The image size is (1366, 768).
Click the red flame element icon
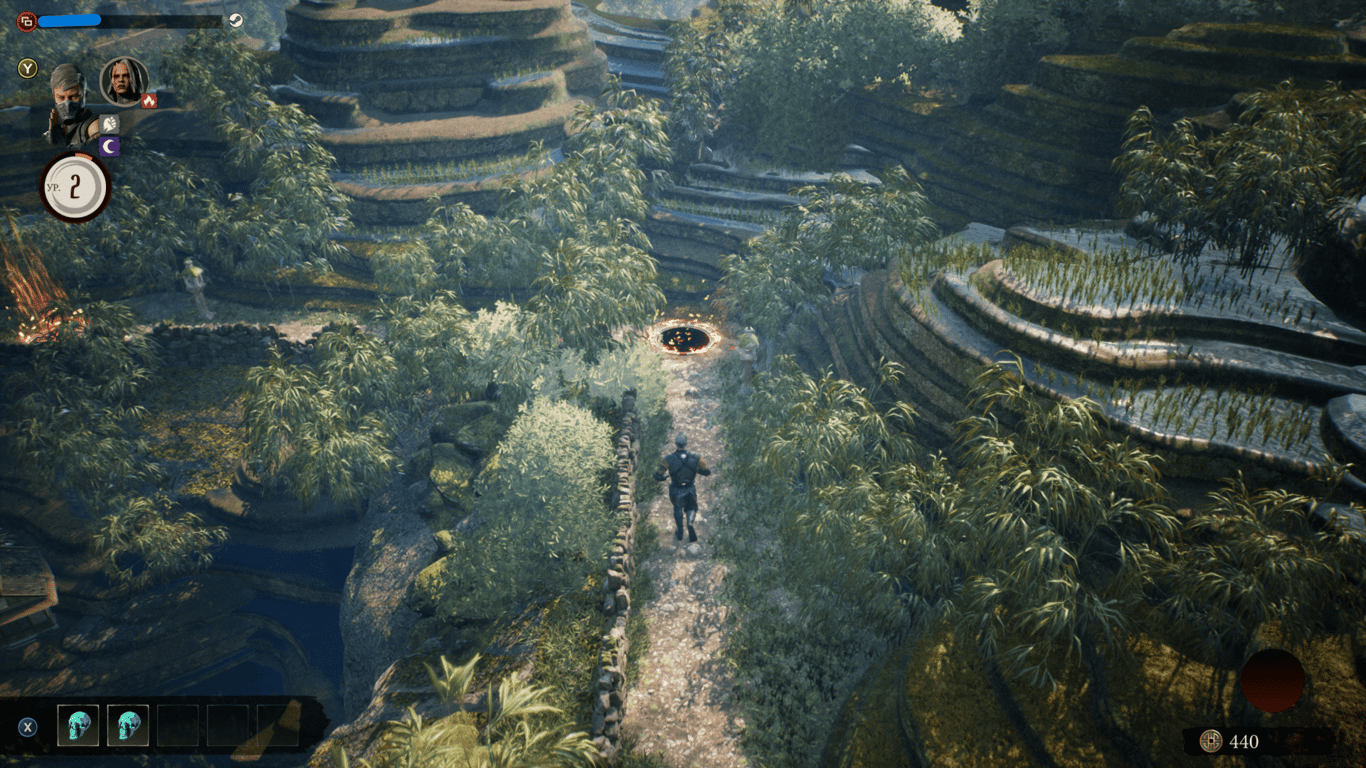click(149, 100)
